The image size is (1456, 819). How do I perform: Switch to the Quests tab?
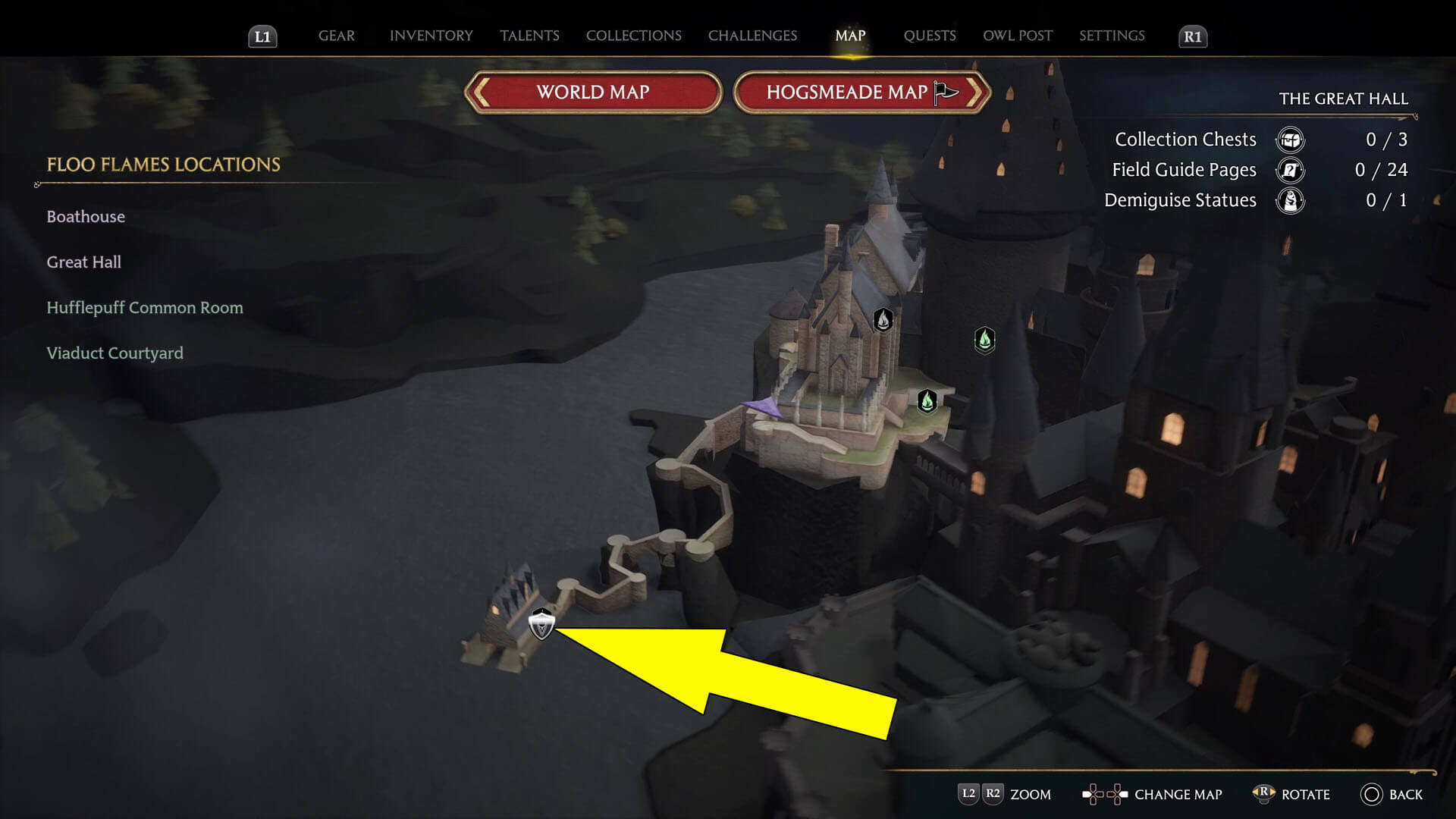pyautogui.click(x=929, y=36)
